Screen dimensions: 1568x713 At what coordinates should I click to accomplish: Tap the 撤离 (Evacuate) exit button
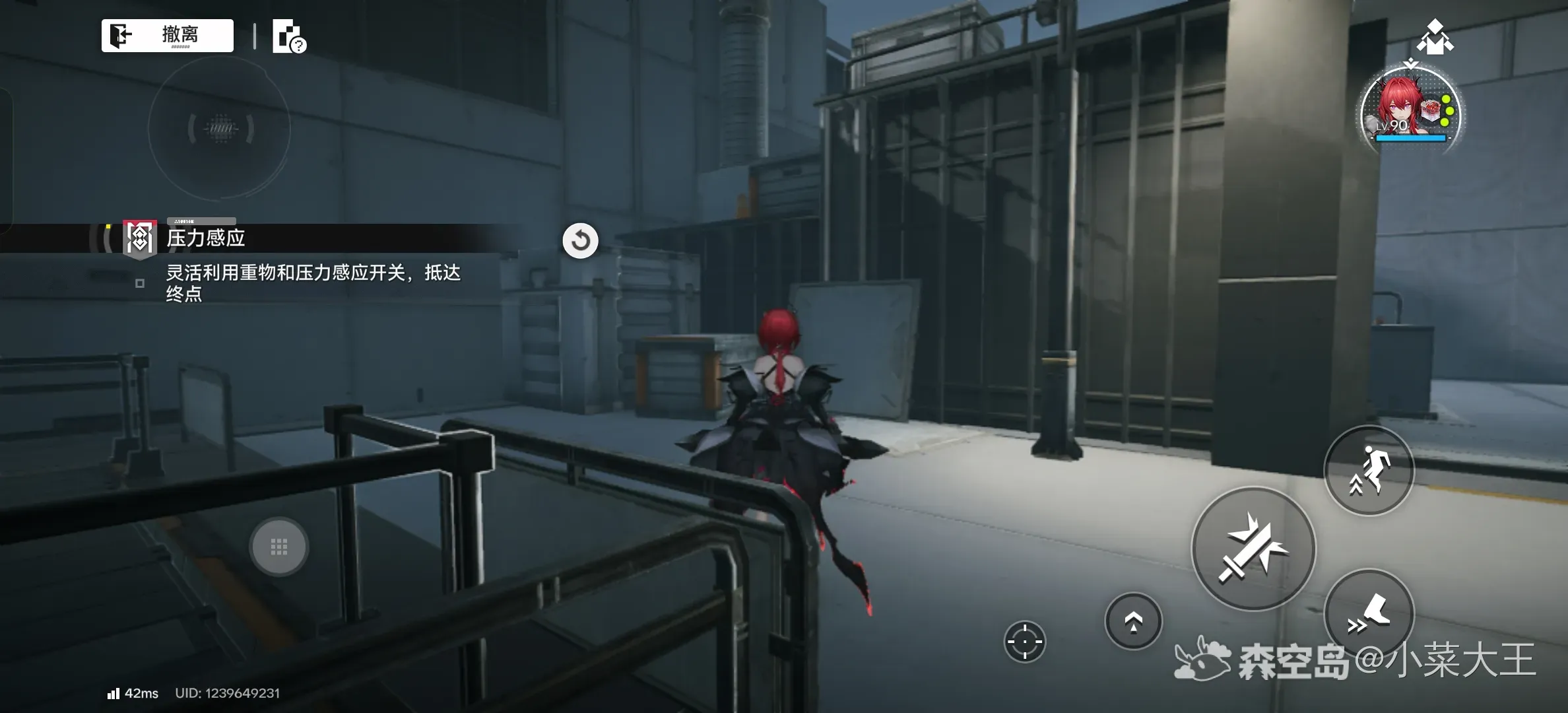click(168, 36)
